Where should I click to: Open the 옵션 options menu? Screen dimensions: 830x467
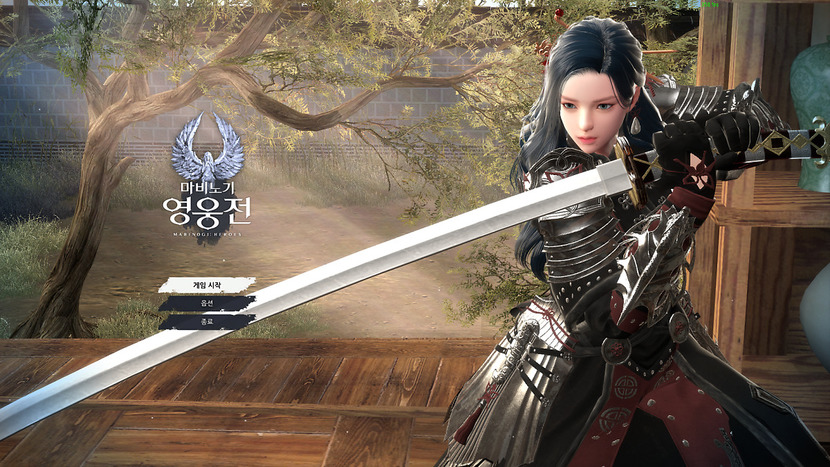pyautogui.click(x=206, y=303)
